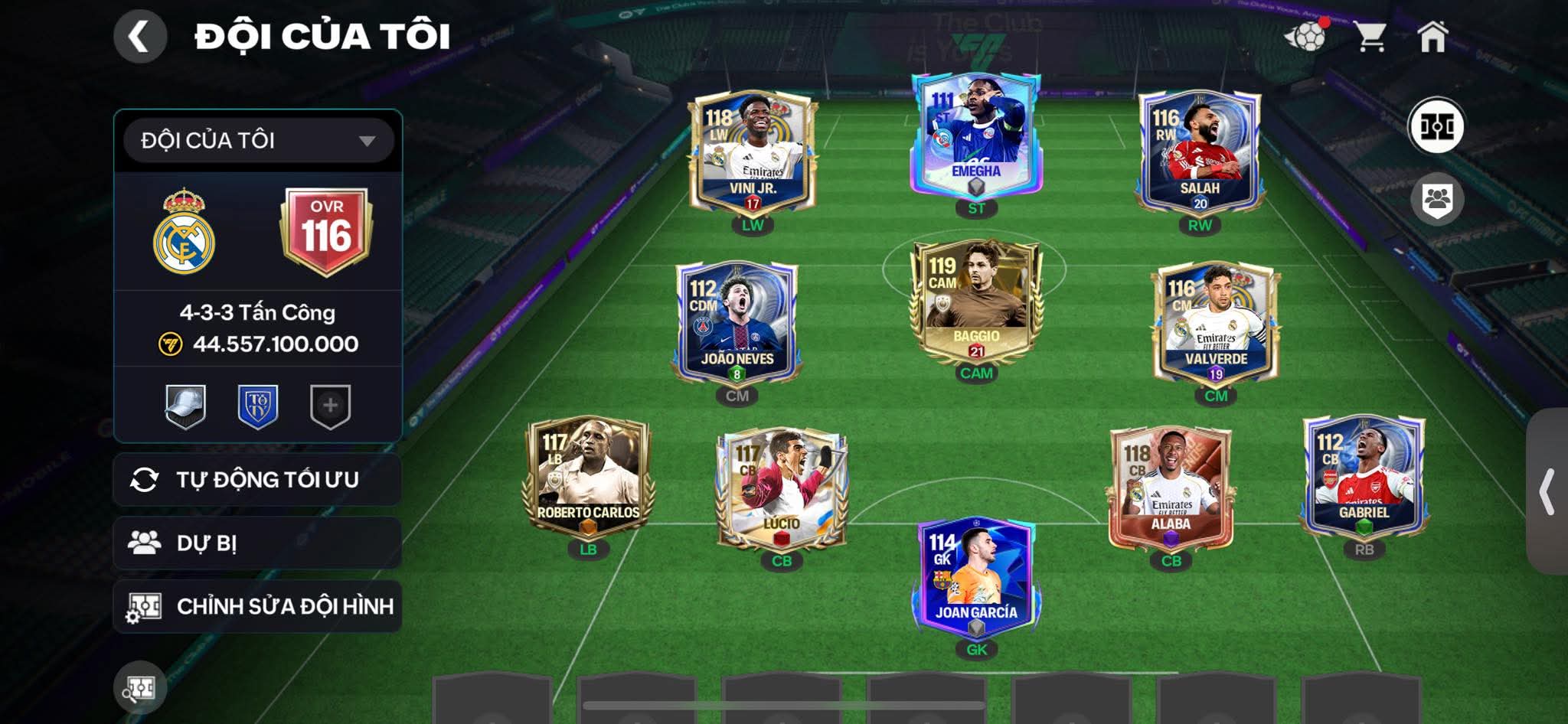Expand the side panel arrow tab
This screenshot has height=724, width=1568.
tap(1547, 491)
